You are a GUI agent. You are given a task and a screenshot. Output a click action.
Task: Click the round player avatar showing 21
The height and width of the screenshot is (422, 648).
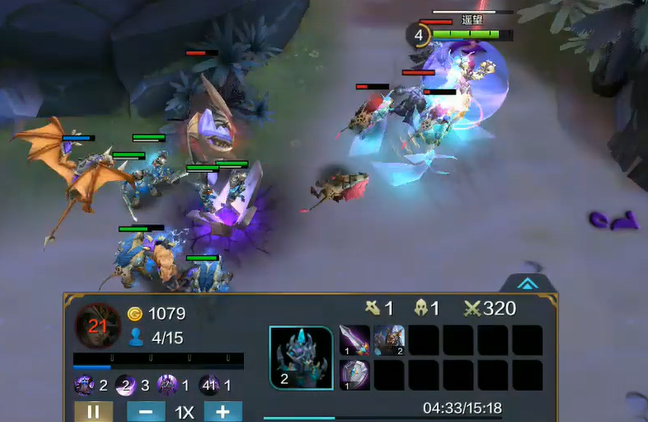click(x=98, y=325)
